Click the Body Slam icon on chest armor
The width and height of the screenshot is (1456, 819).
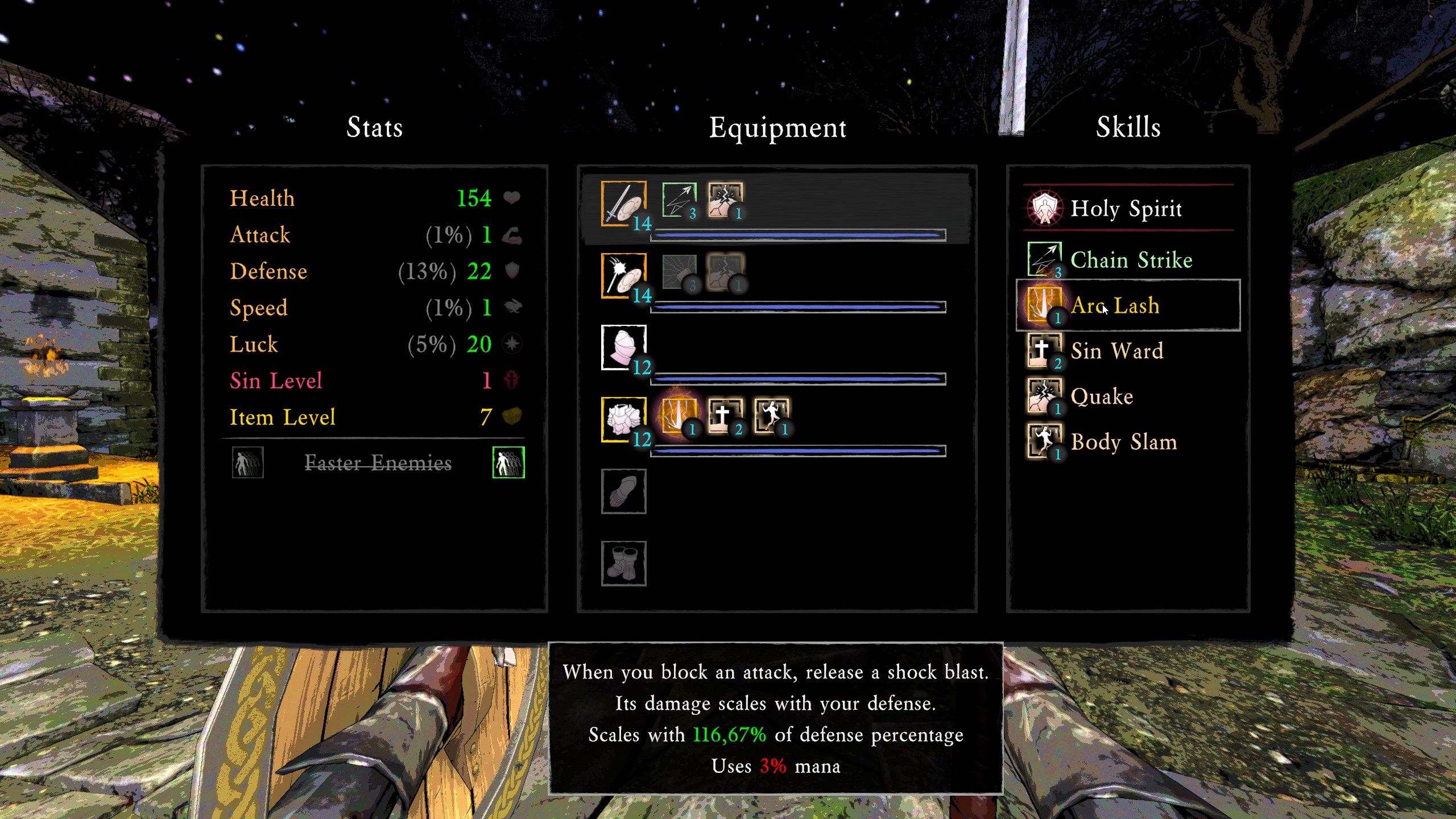click(771, 416)
